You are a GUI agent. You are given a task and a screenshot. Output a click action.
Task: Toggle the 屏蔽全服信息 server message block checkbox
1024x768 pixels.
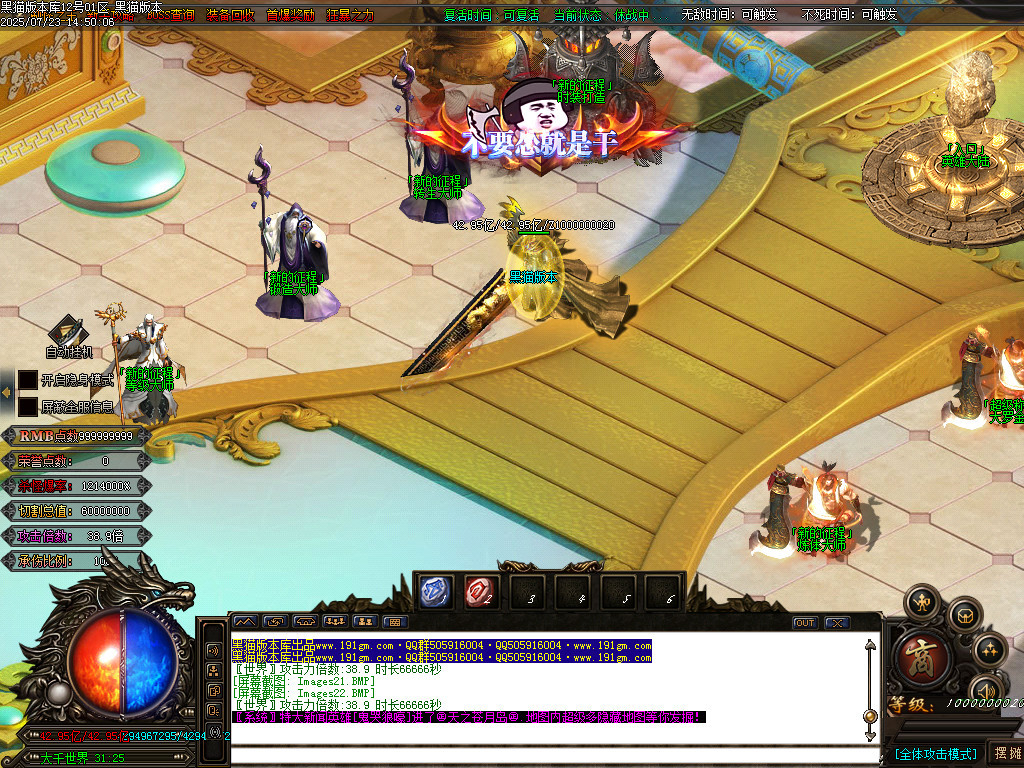[x=28, y=407]
